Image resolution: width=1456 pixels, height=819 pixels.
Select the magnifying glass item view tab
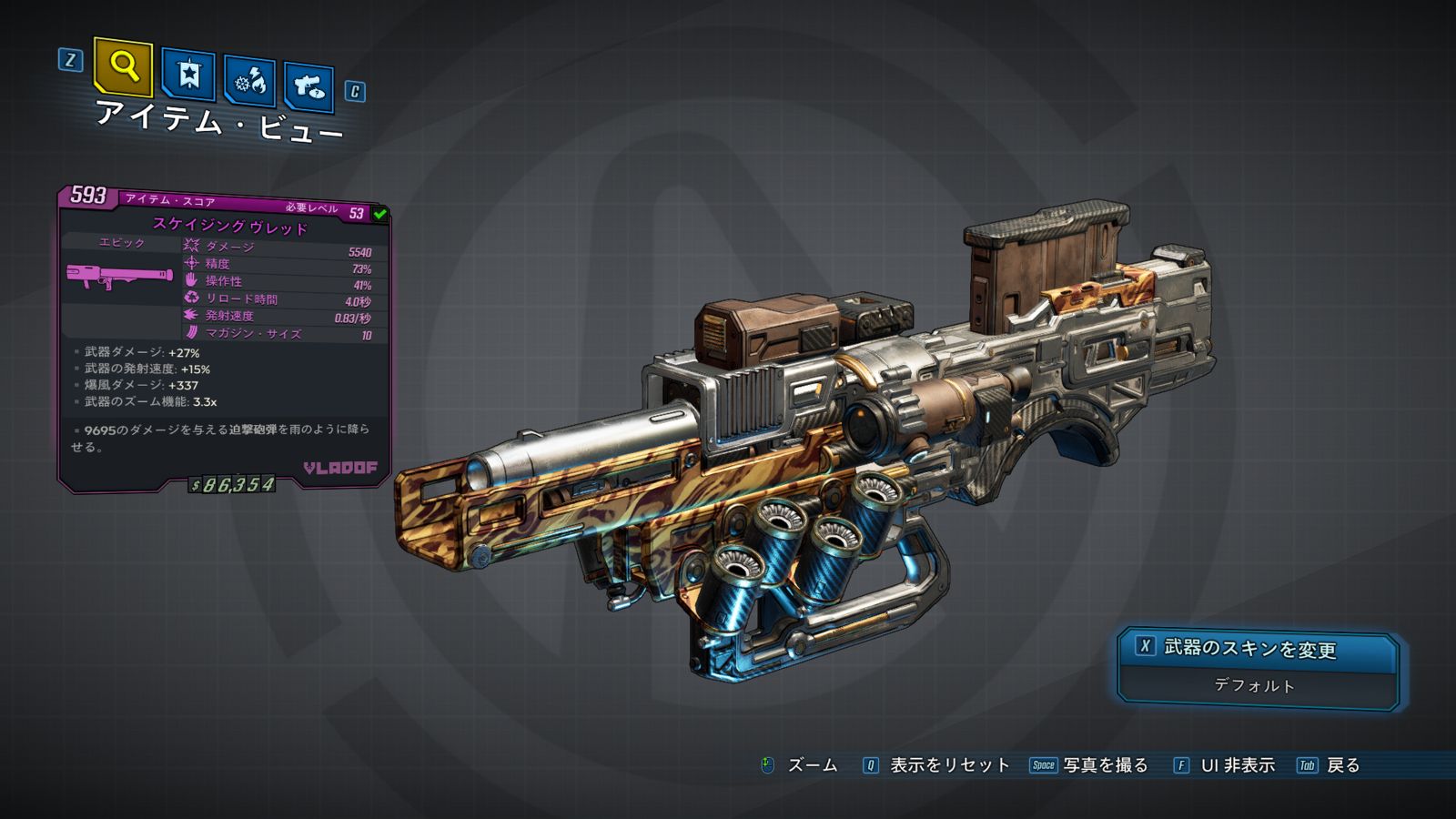[x=123, y=66]
